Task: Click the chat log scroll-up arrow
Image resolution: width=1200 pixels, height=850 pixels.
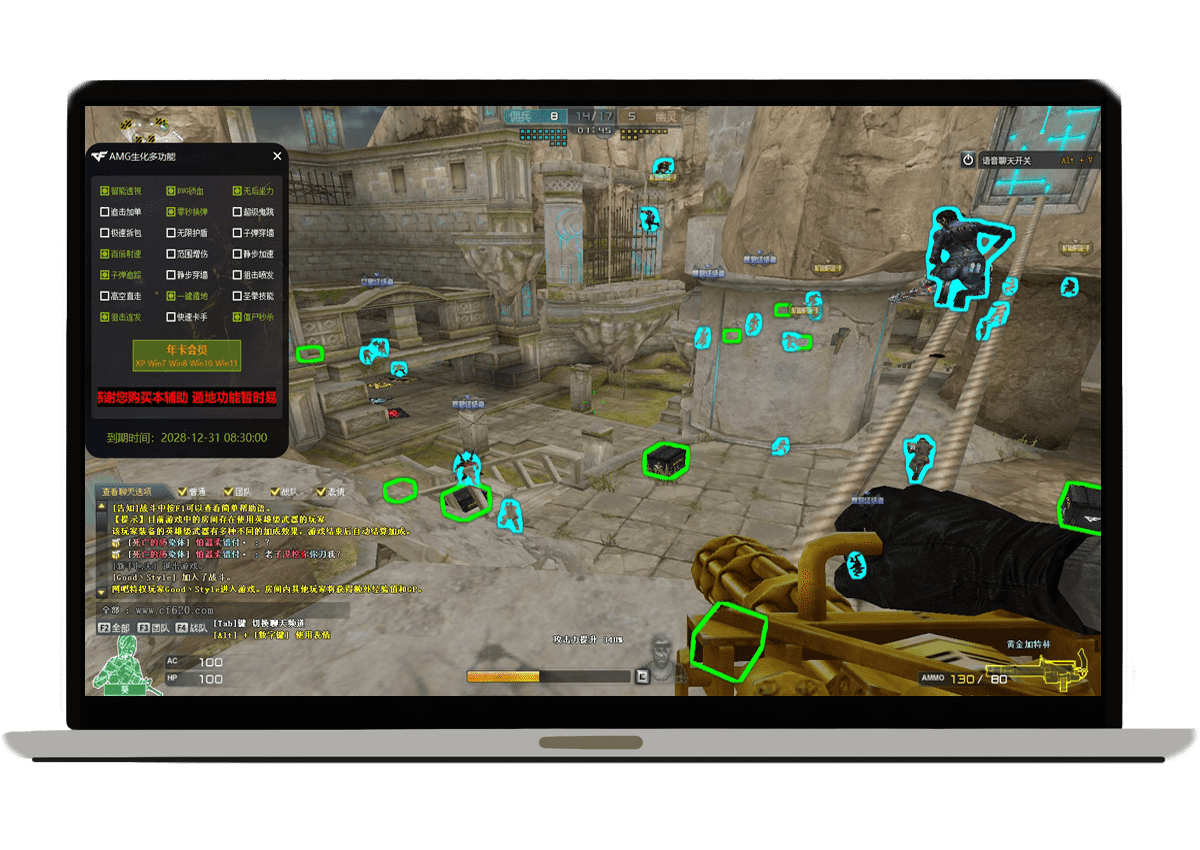Action: 101,508
